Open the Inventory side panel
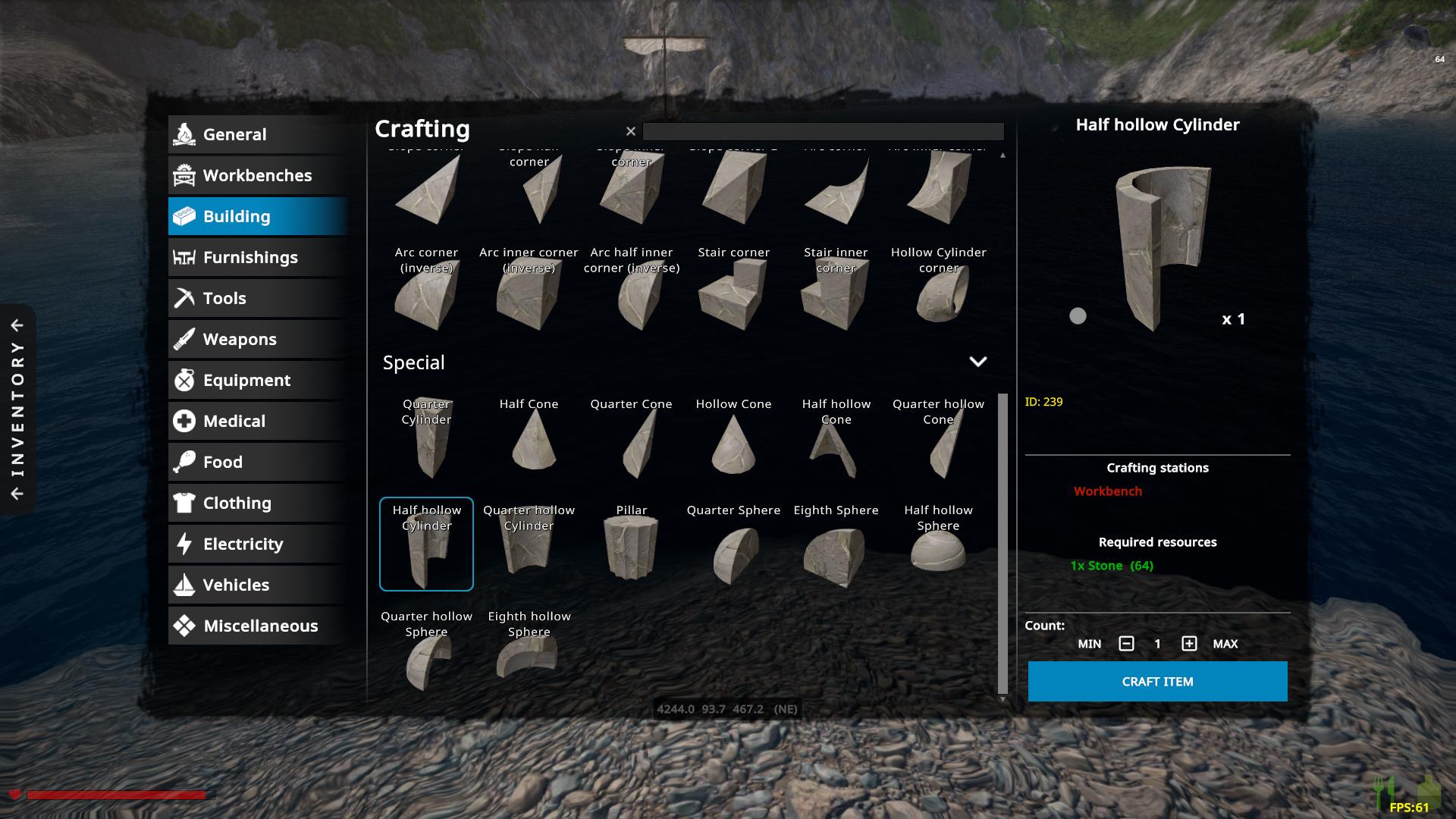This screenshot has height=819, width=1456. tap(17, 409)
